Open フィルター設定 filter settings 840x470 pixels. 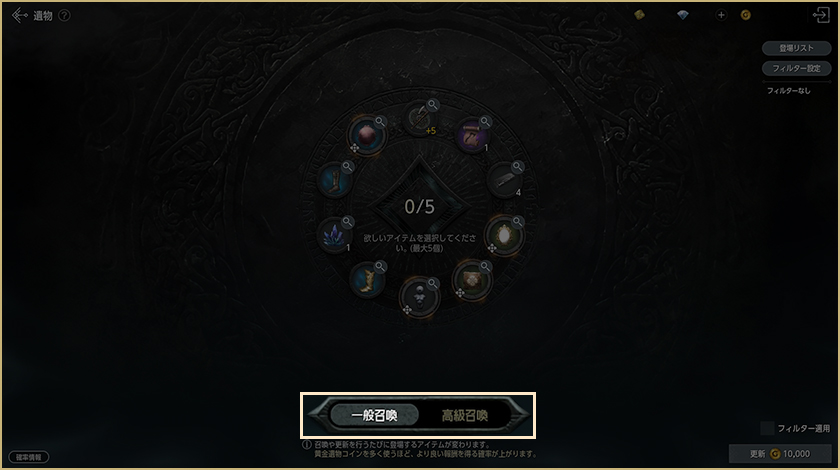[x=797, y=68]
